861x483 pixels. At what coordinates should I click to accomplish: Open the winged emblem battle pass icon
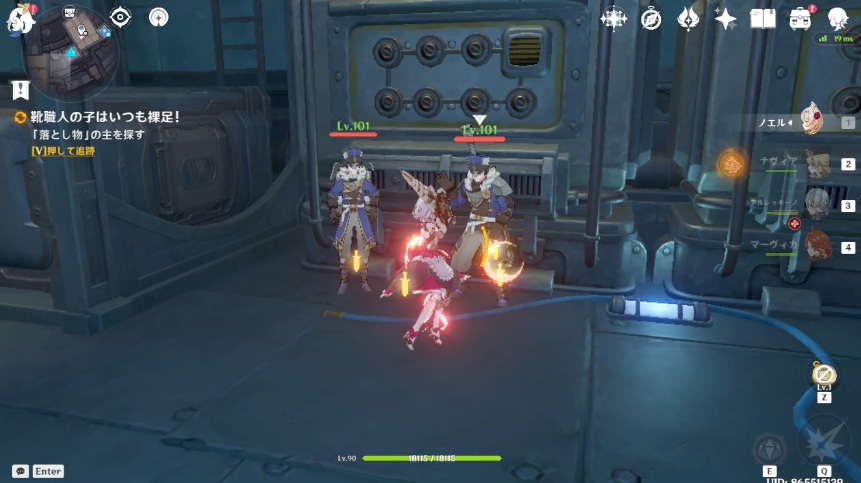(x=688, y=18)
